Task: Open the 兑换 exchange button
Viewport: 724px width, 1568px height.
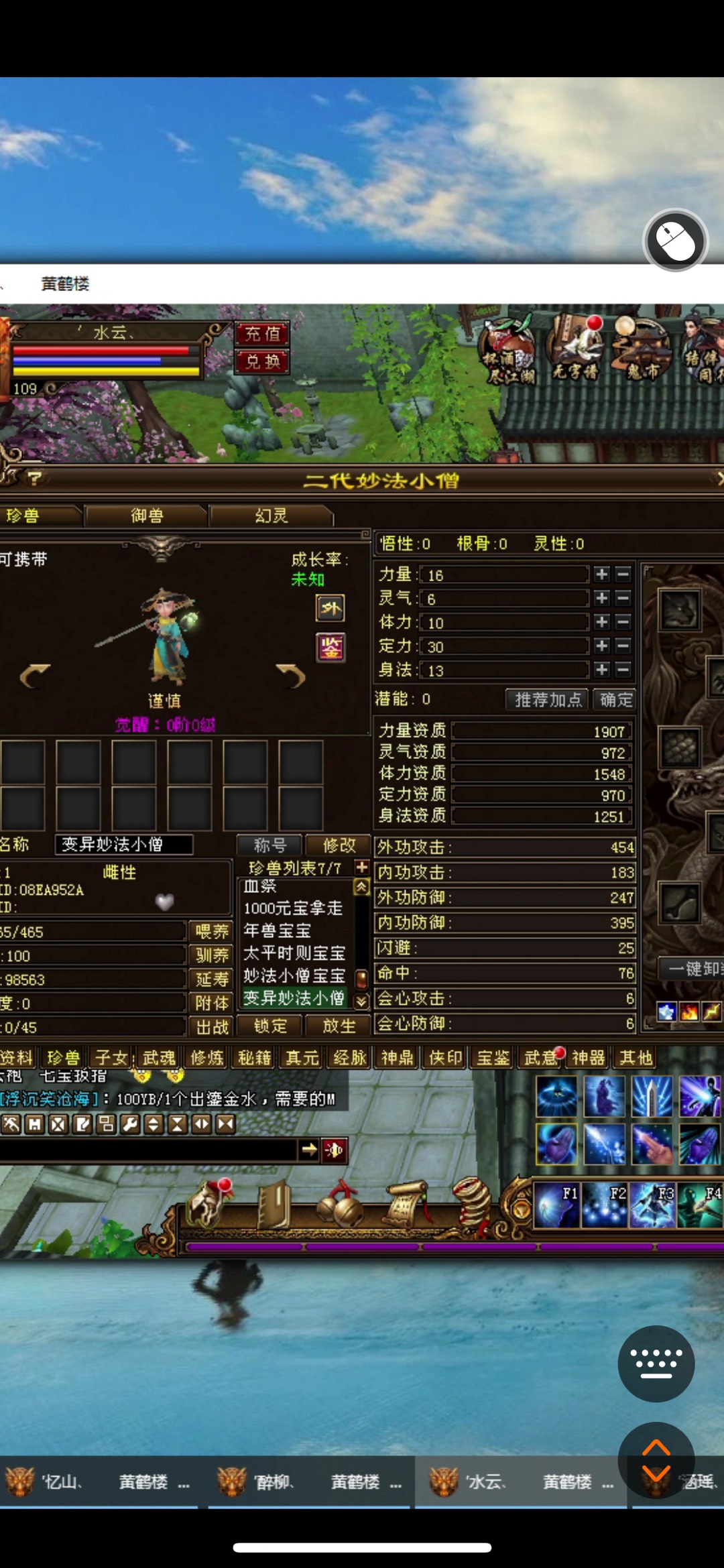Action: point(262,362)
